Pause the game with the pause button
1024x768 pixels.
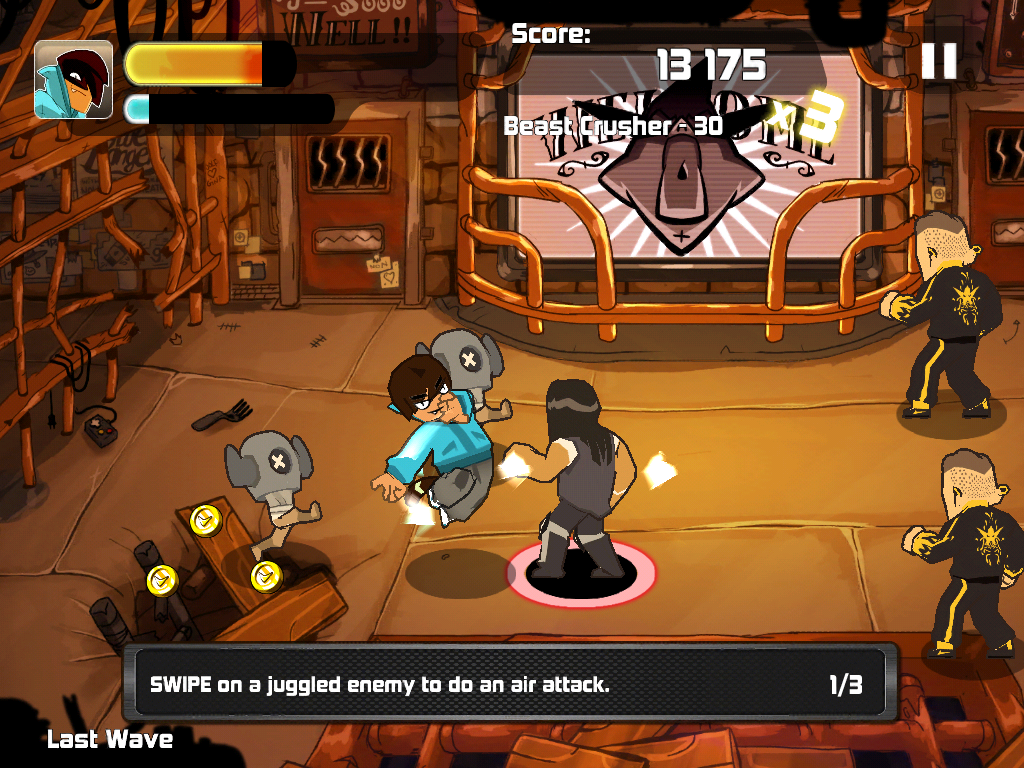click(x=939, y=61)
